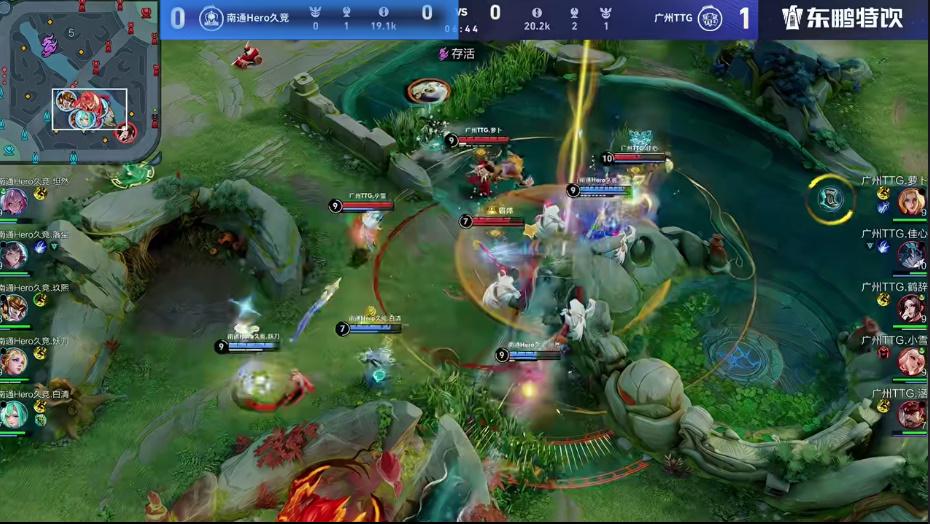Select the bottom 广州TTG player portrait
The image size is (930, 524).
coord(910,413)
